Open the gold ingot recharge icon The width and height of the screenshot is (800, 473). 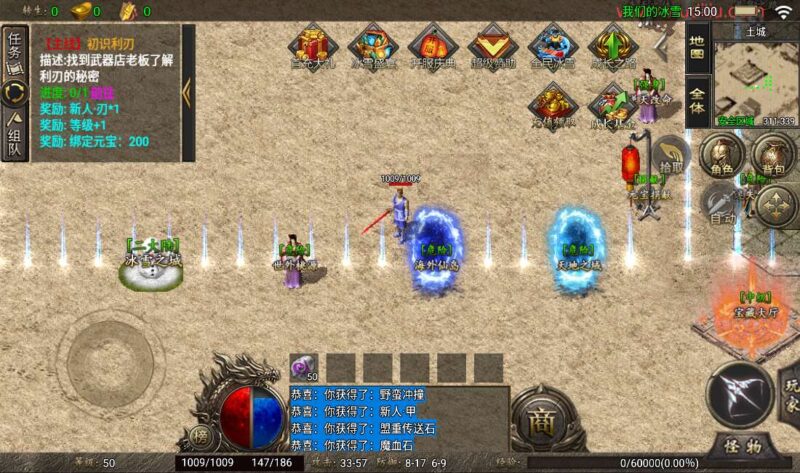[x=551, y=104]
